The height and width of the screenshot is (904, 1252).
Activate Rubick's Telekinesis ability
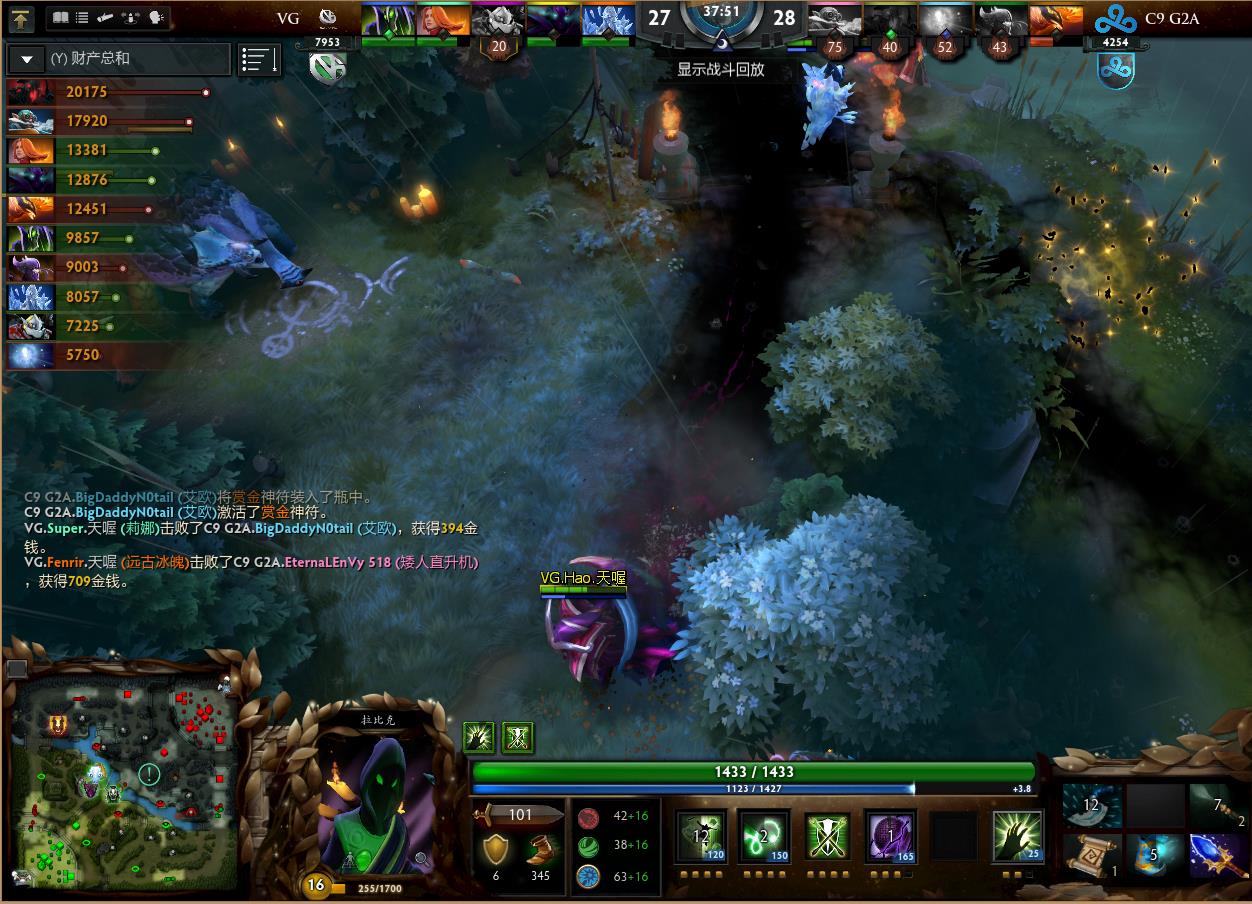701,836
